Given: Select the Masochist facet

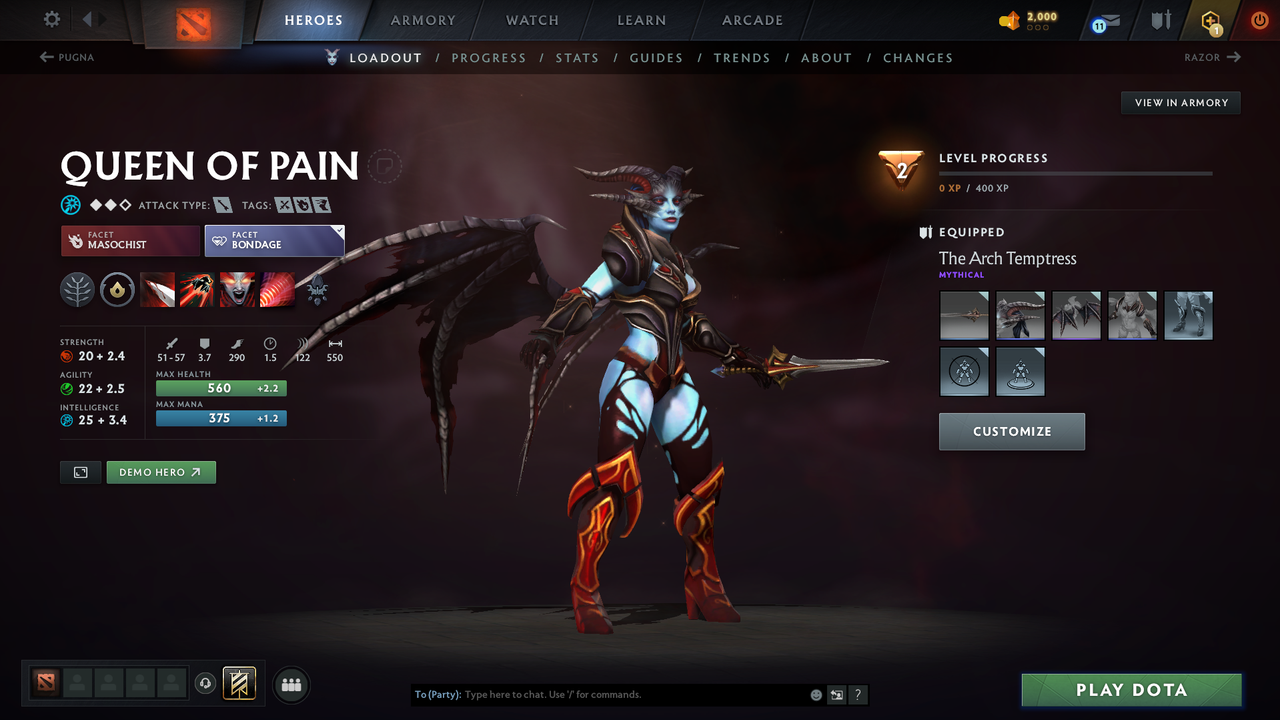Looking at the screenshot, I should tap(129, 240).
